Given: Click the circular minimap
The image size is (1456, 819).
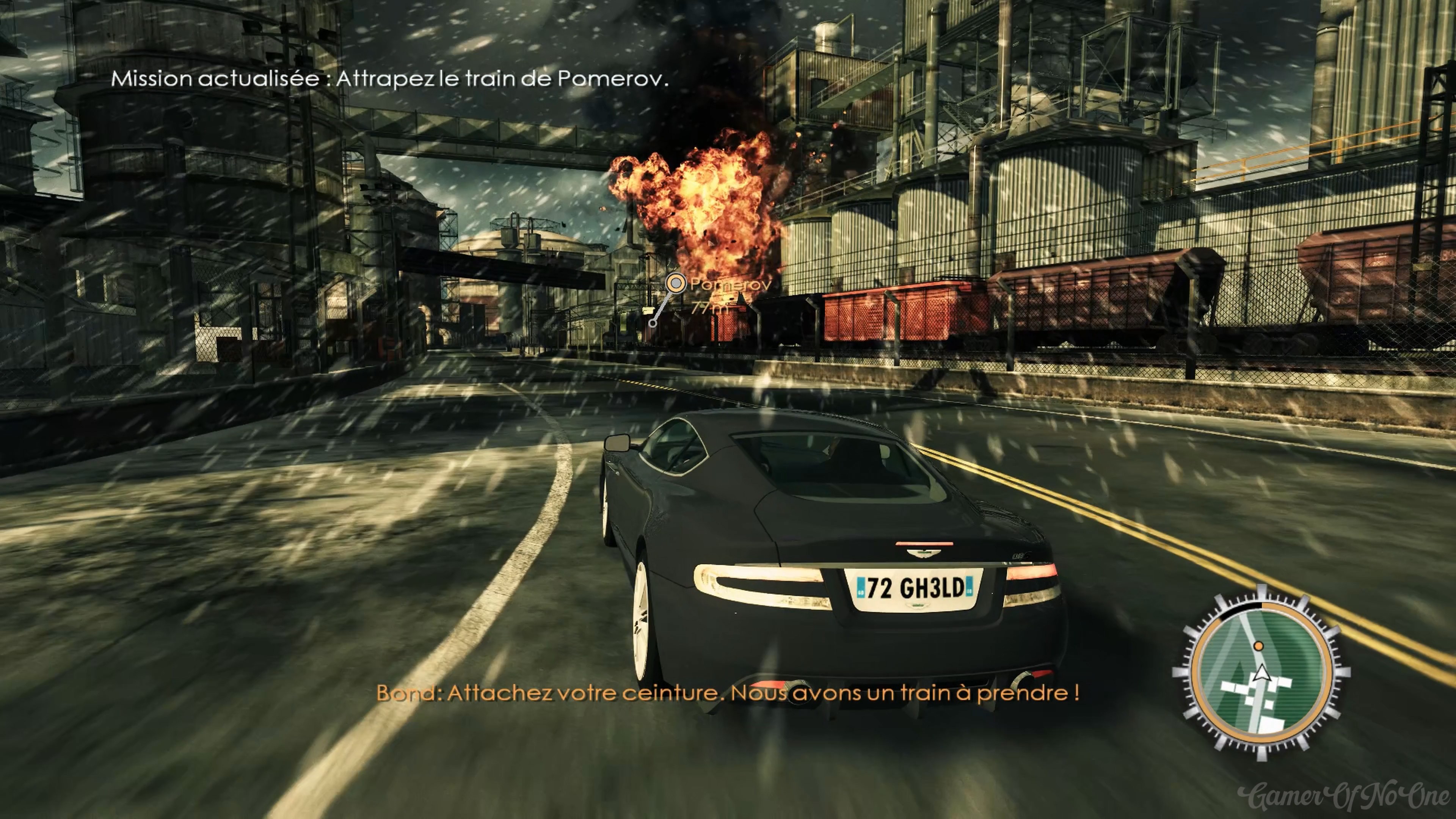Looking at the screenshot, I should point(1261,673).
